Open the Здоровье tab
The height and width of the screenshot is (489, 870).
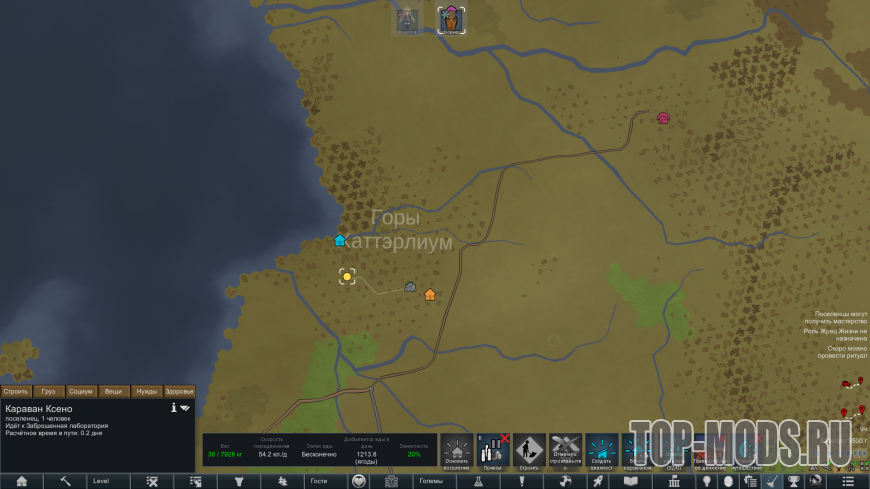pos(179,391)
